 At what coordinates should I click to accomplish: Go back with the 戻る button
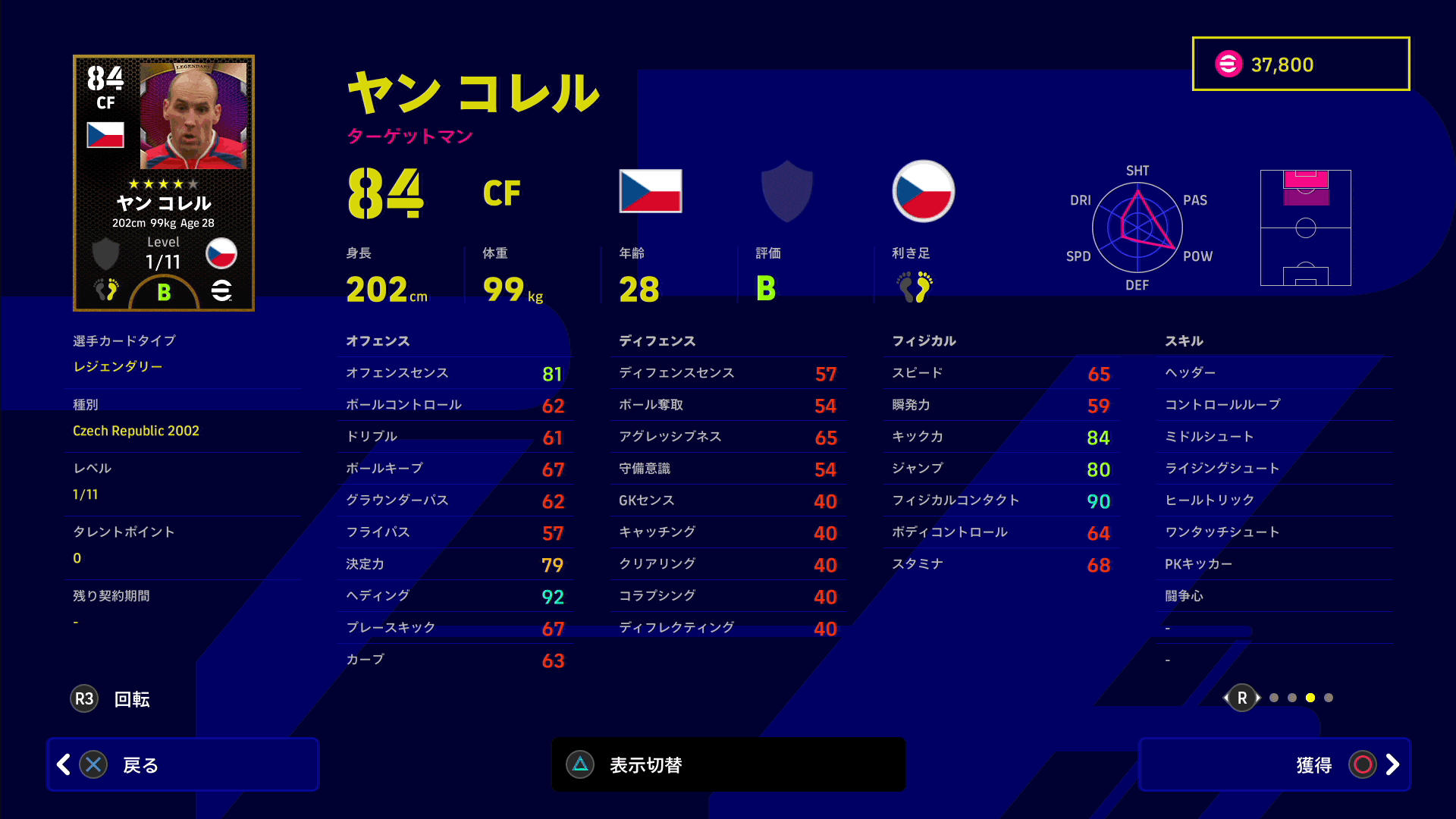click(182, 764)
